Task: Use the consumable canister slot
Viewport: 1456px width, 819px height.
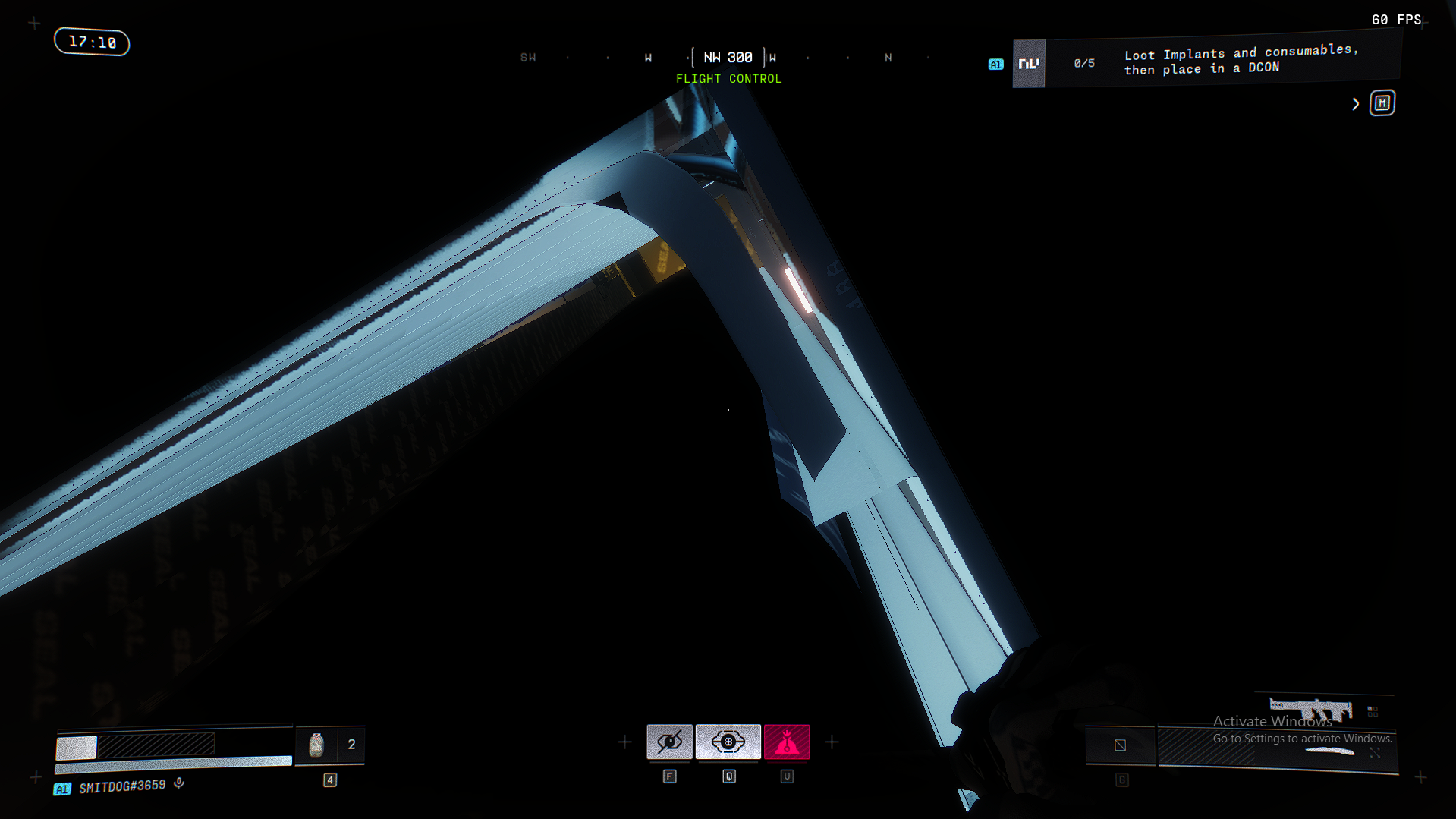Action: (x=316, y=745)
